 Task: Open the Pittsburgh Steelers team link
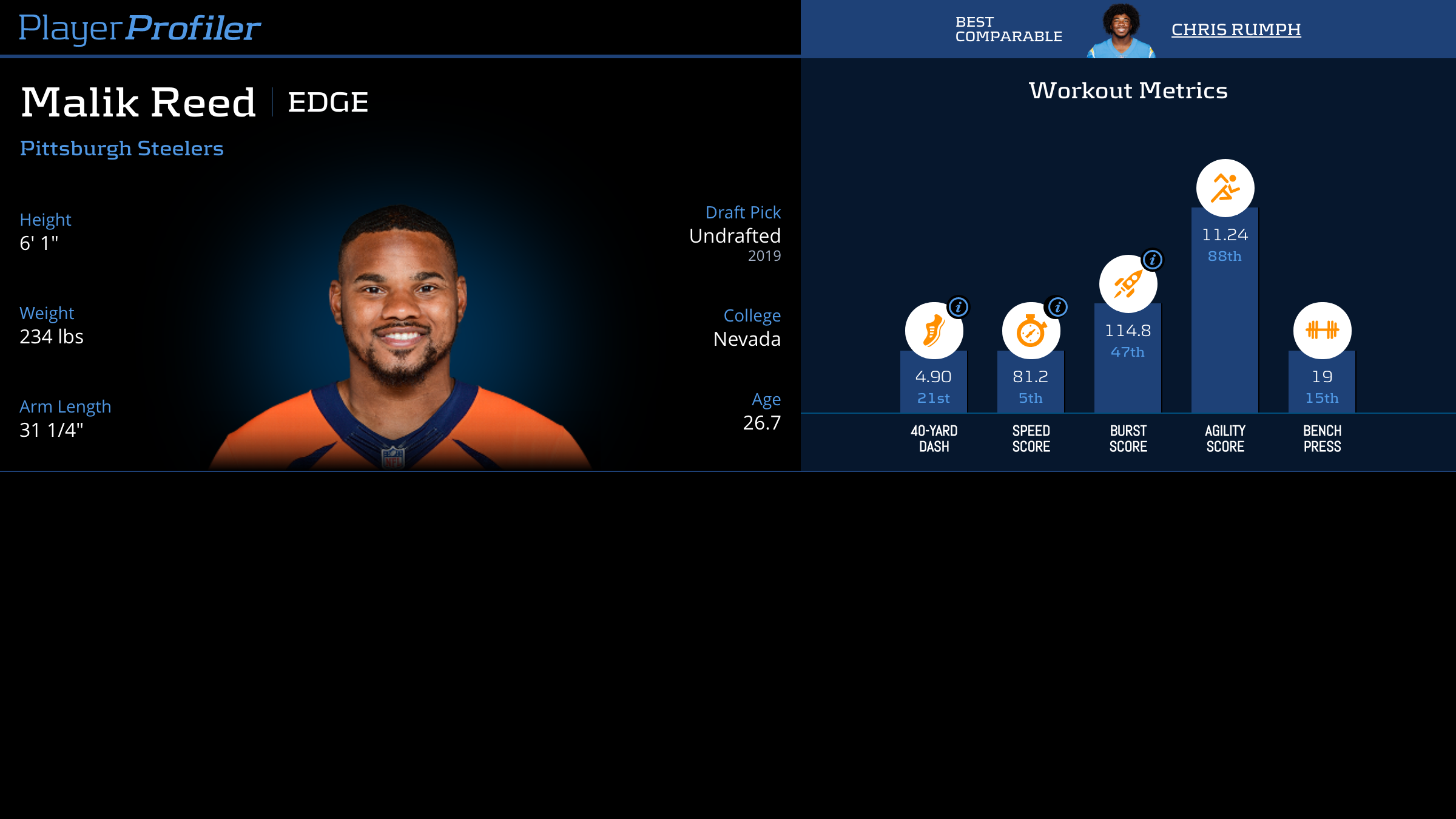[121, 149]
